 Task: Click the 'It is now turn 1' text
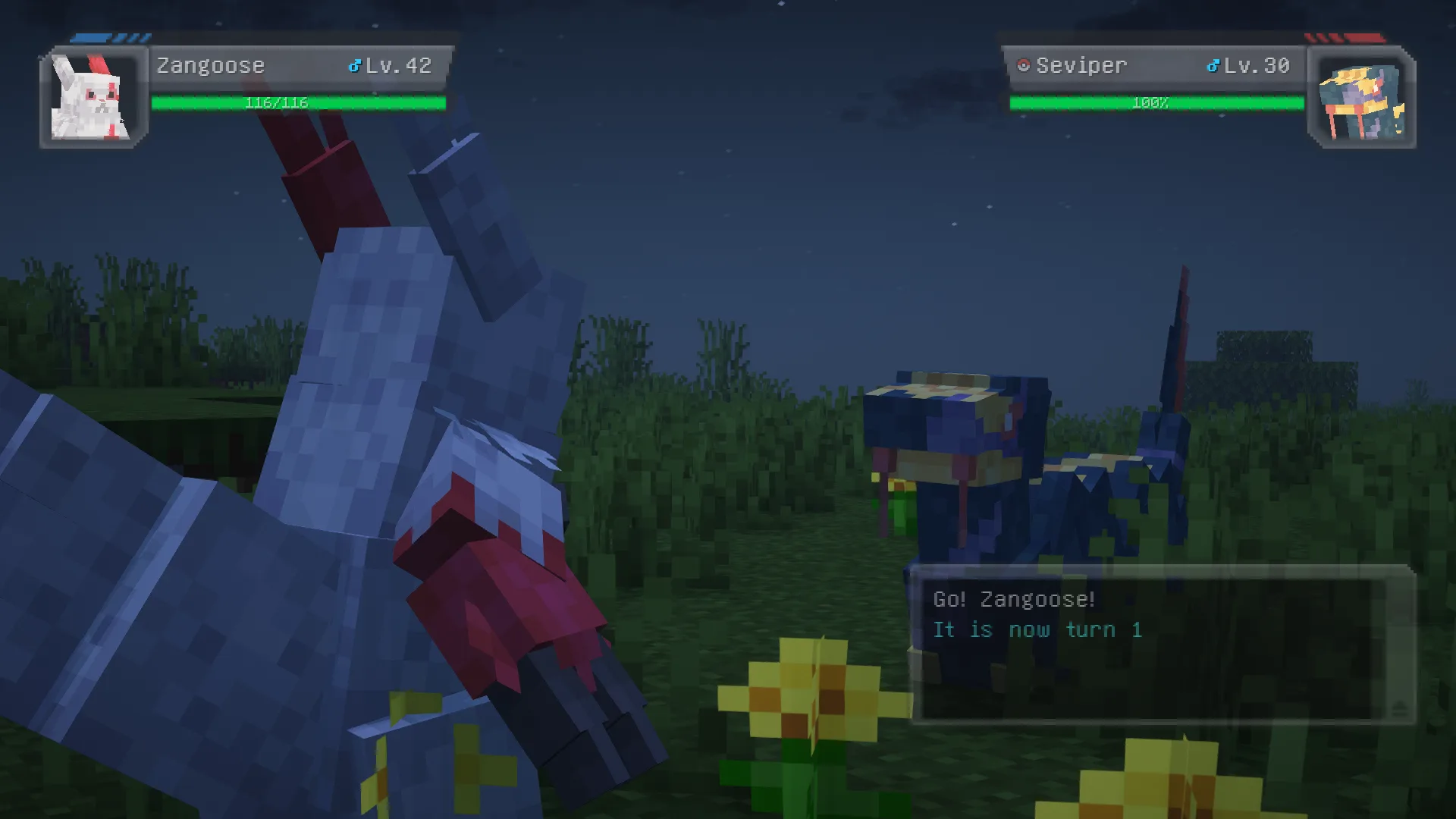point(1039,629)
